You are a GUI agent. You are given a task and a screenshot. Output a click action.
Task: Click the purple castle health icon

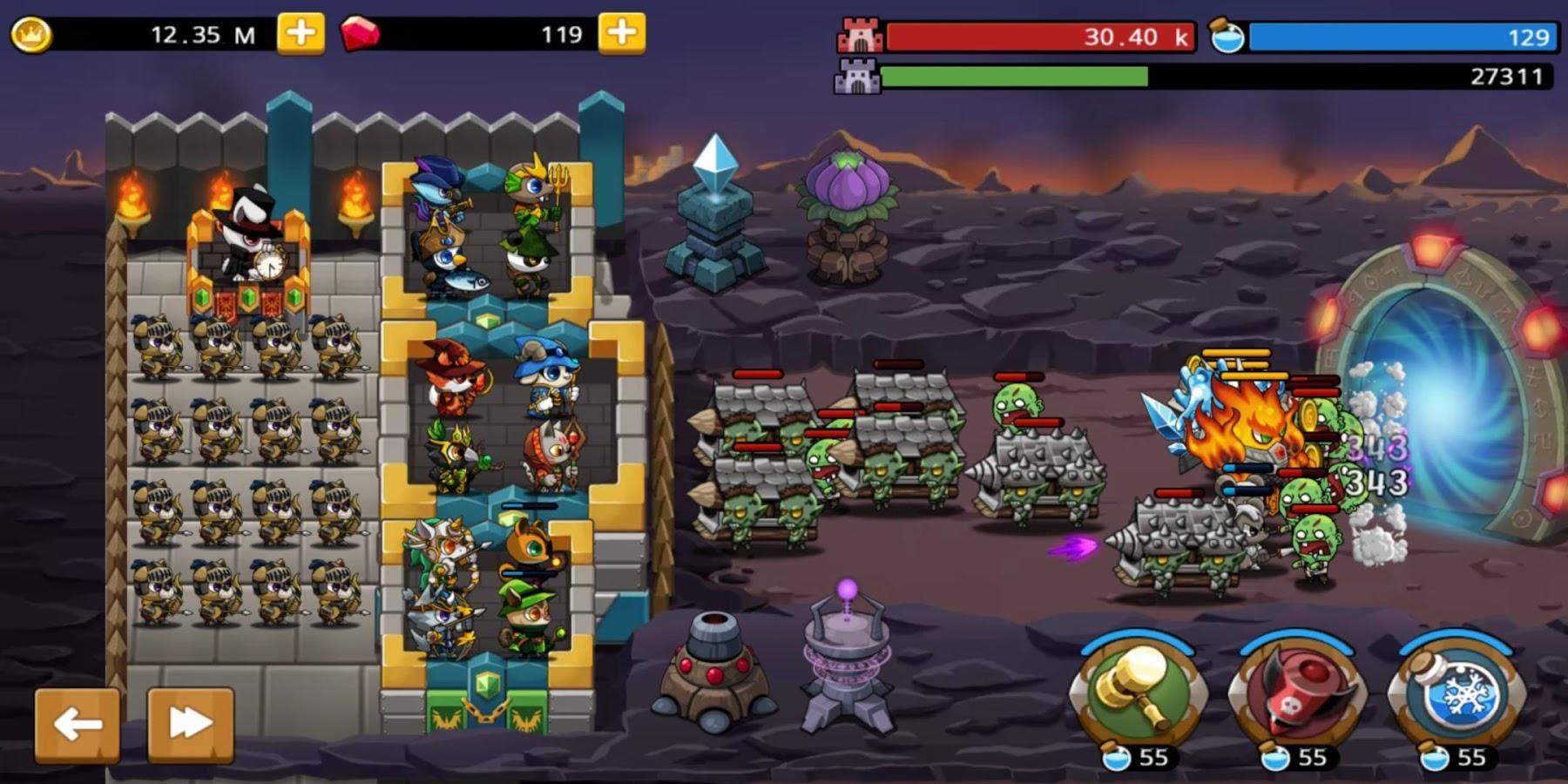[861, 77]
